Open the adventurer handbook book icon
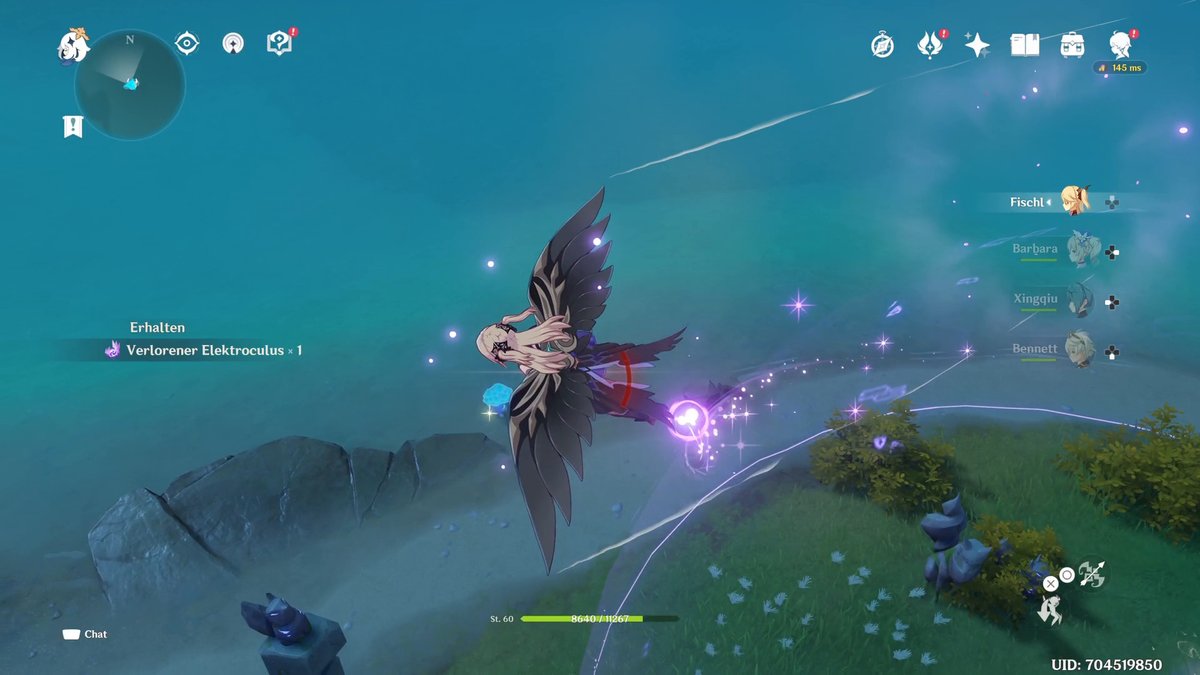 1025,45
